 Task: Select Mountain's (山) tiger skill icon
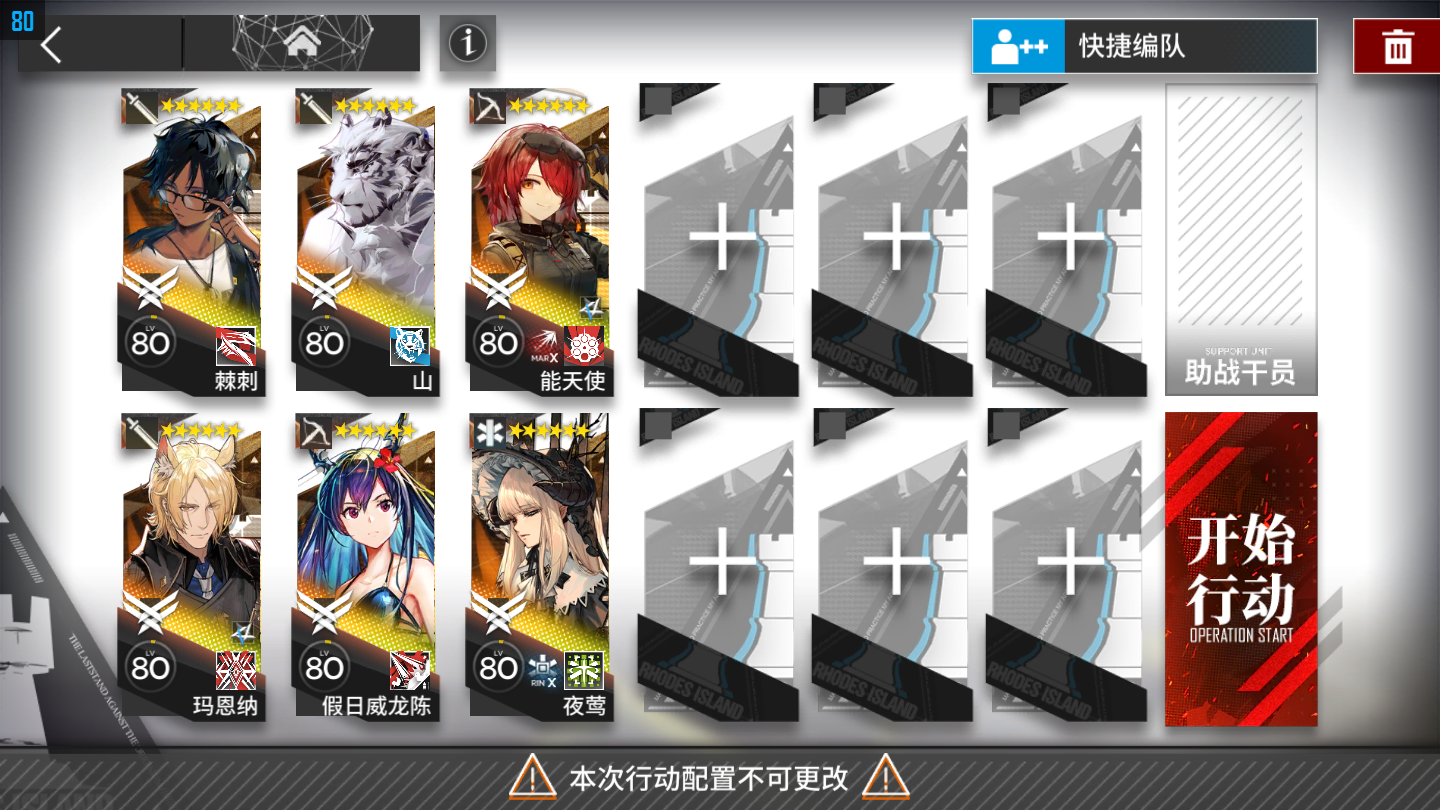pos(411,348)
